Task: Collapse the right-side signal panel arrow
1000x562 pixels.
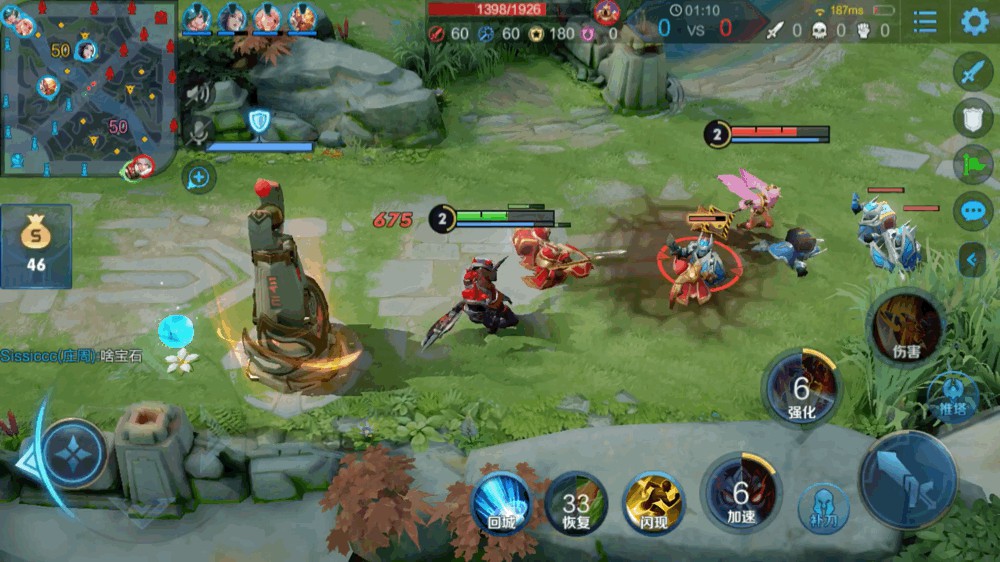Action: 972,260
